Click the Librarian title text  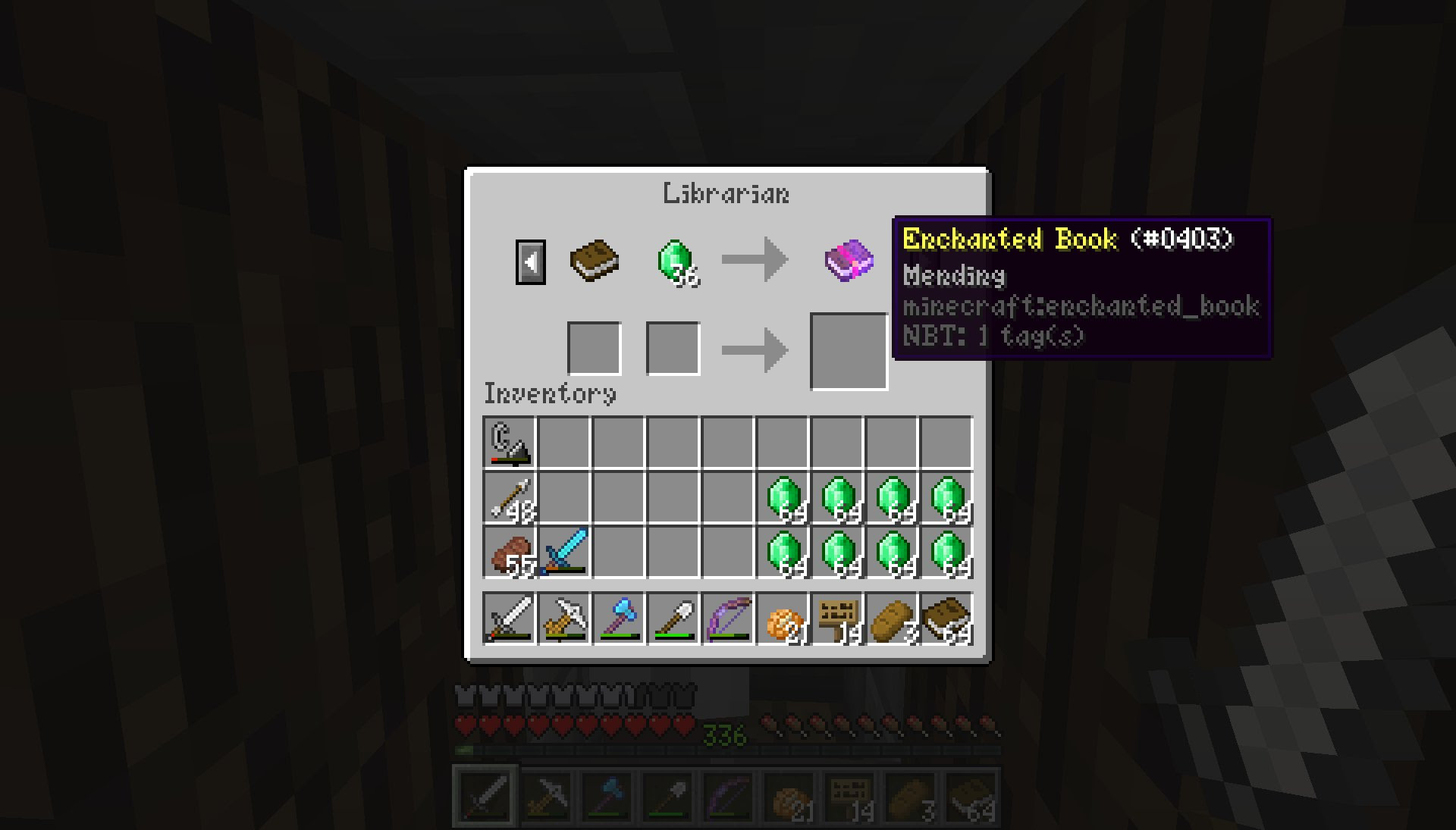coord(725,193)
